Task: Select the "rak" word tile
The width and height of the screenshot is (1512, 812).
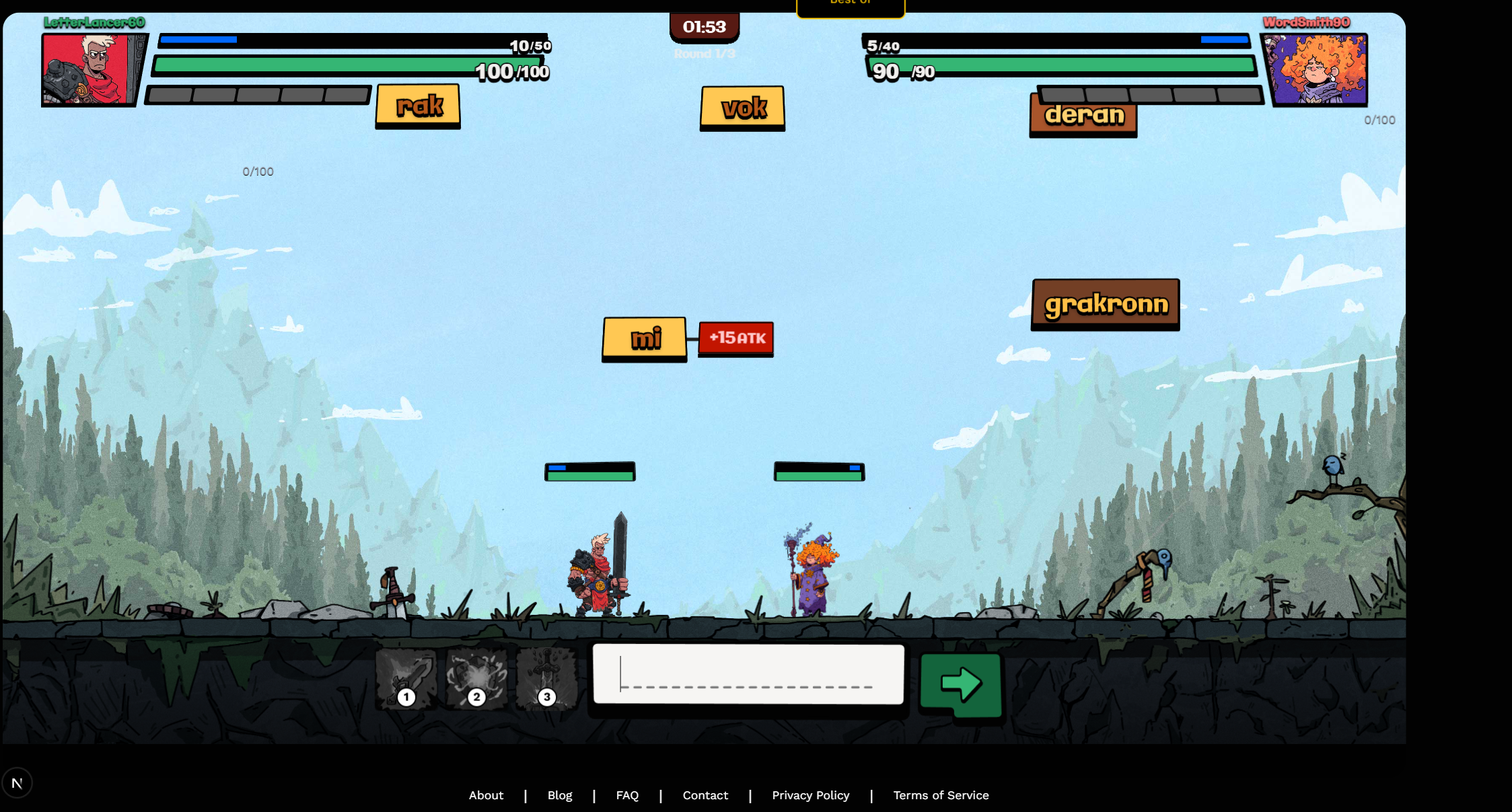Action: (417, 104)
